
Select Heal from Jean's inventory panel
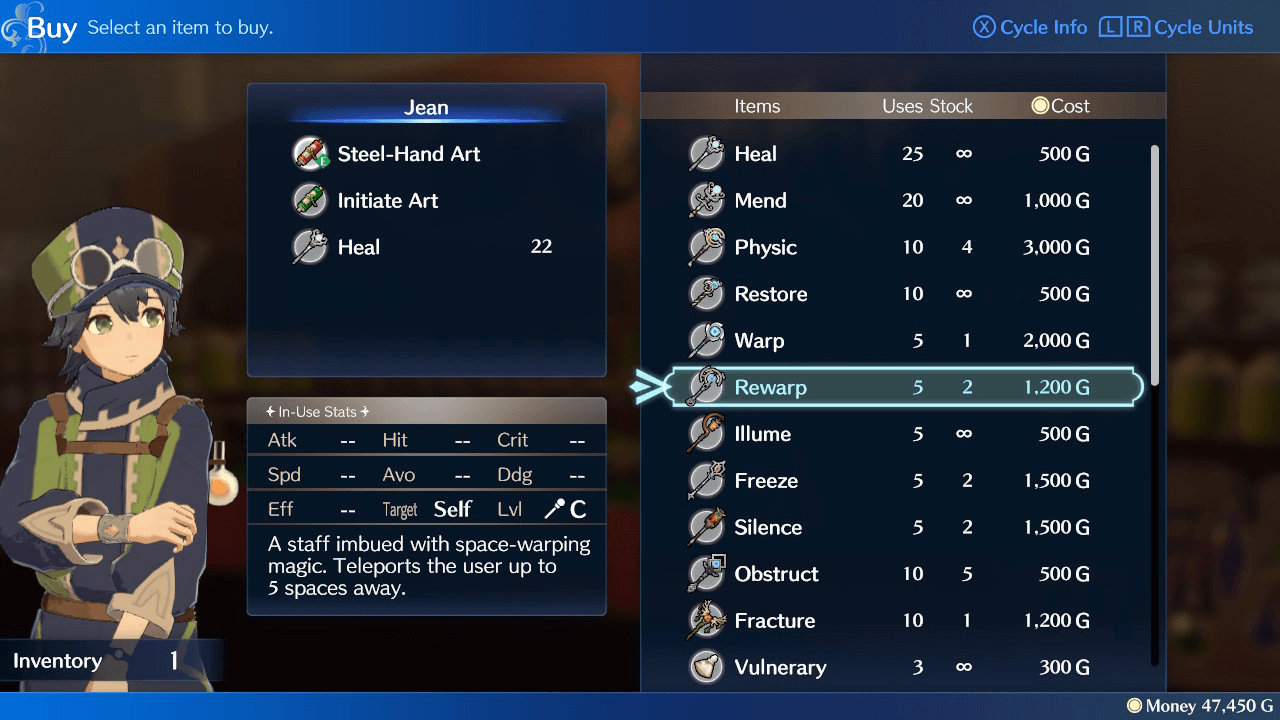(360, 247)
